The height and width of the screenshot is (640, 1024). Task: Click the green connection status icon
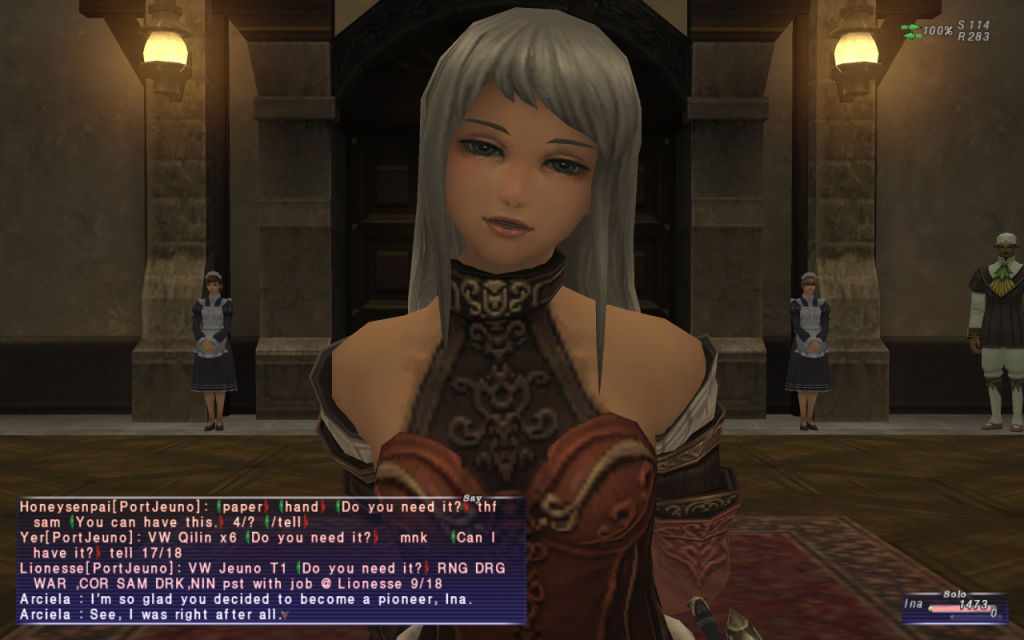pos(910,31)
